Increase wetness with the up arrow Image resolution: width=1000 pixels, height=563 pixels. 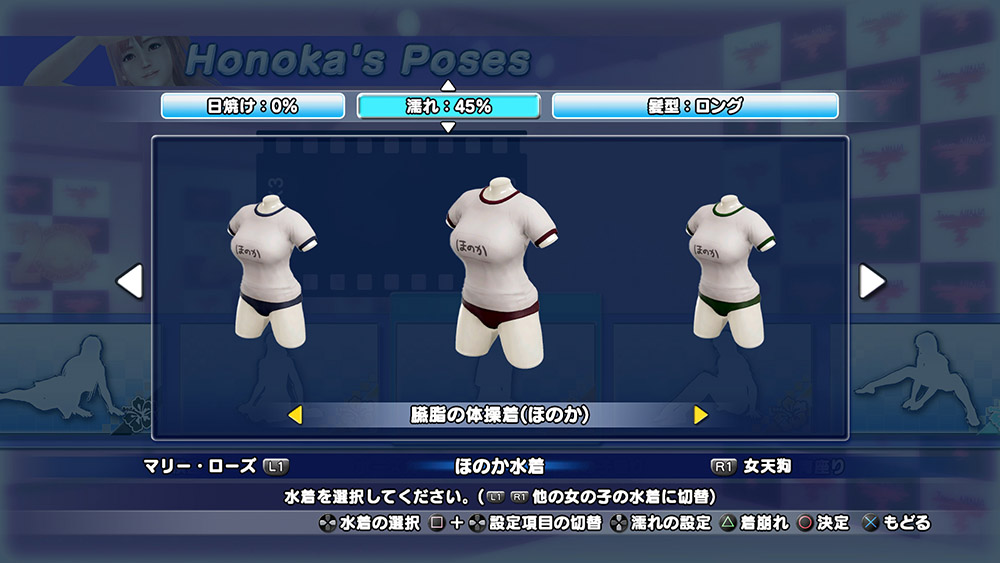click(x=448, y=86)
